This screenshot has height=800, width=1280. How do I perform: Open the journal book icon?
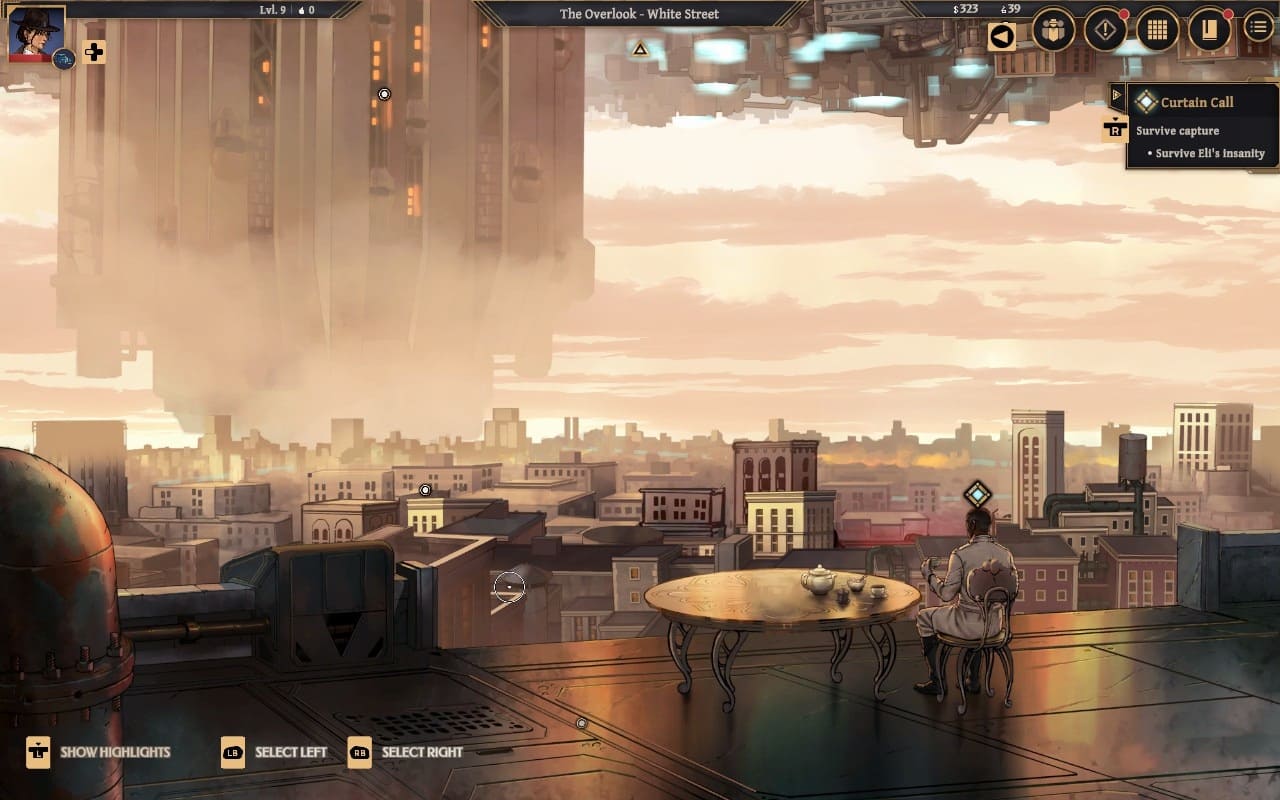click(1209, 30)
